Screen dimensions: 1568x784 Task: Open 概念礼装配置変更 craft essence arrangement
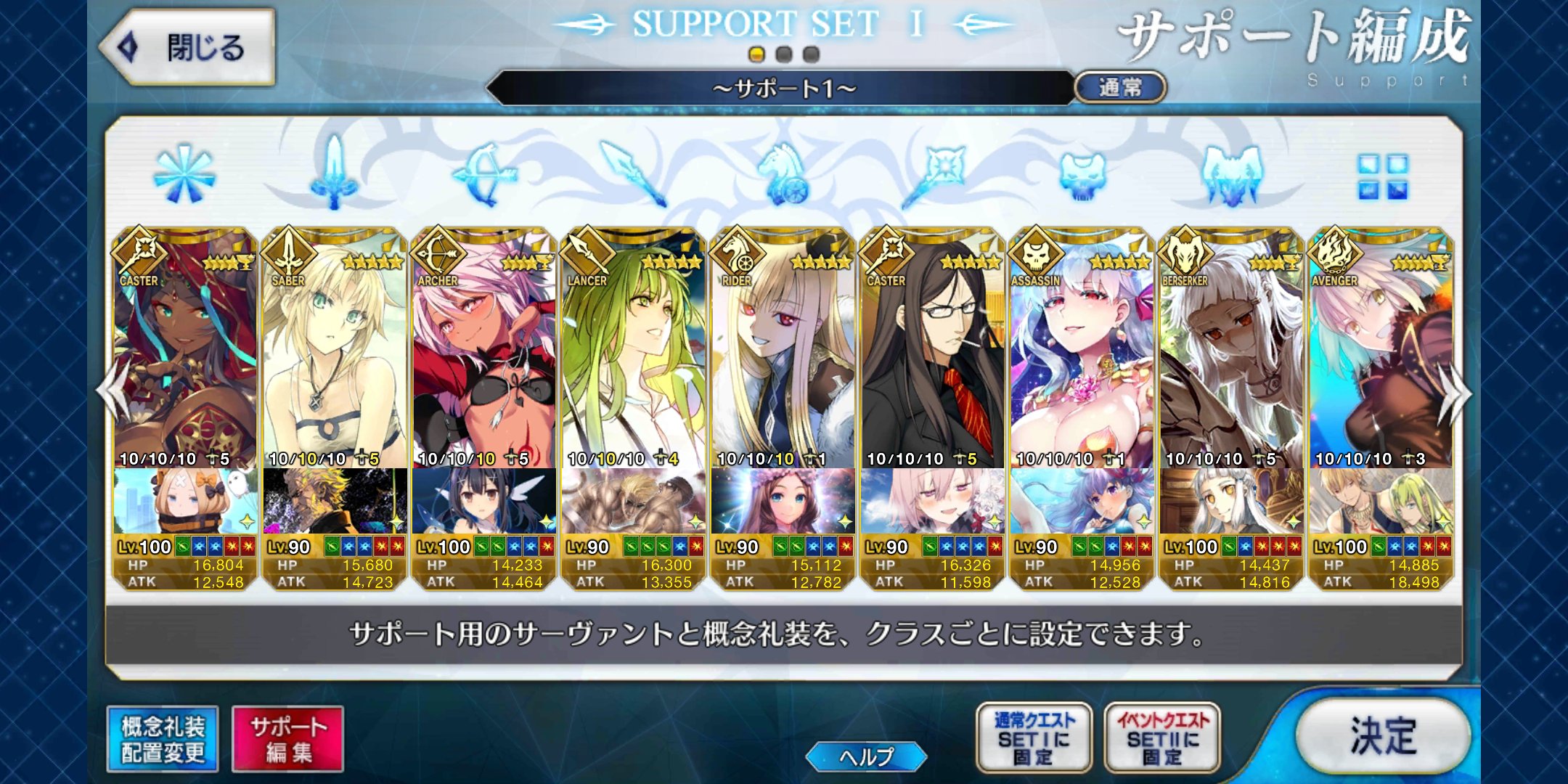coord(163,739)
